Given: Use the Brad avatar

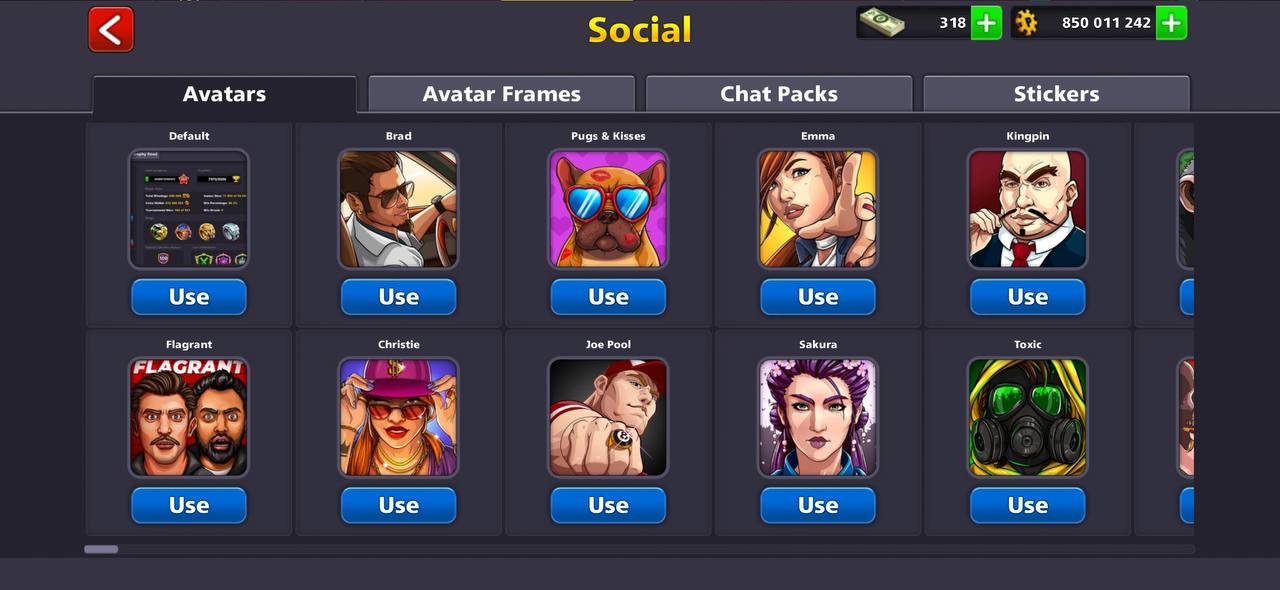Looking at the screenshot, I should [398, 297].
